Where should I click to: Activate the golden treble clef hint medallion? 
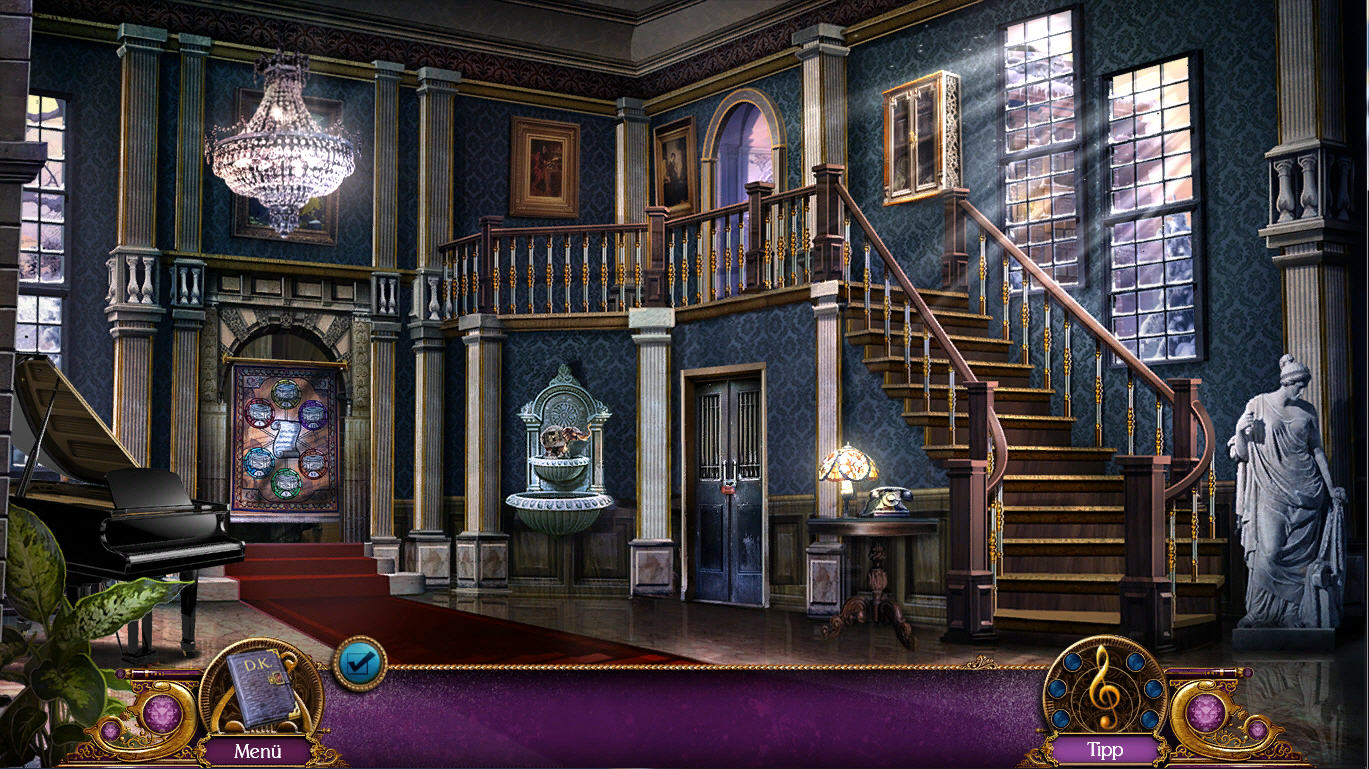tap(1104, 686)
